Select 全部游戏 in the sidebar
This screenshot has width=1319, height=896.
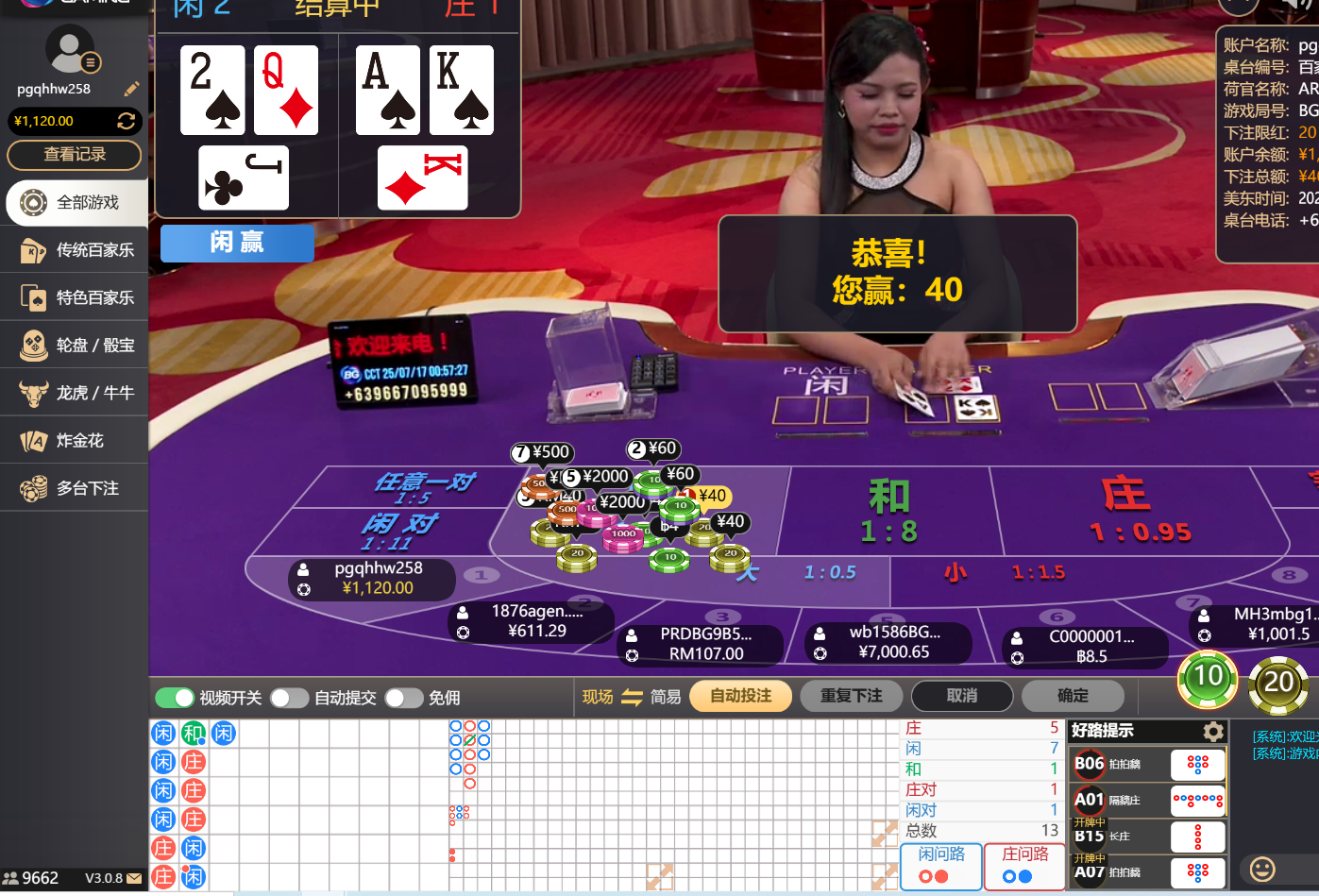tap(76, 202)
